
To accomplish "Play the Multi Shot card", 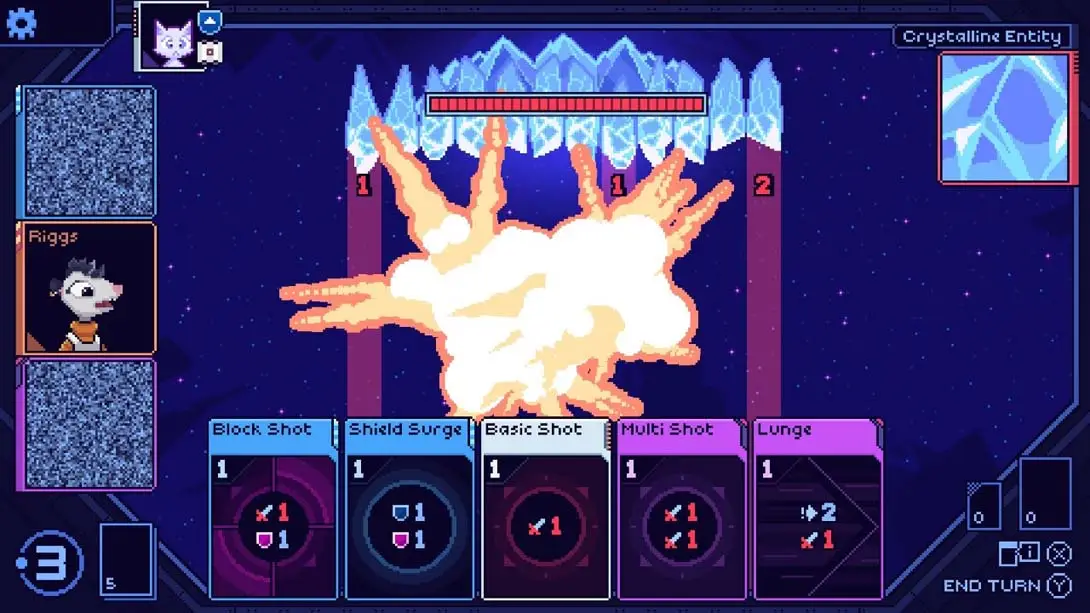I will (681, 510).
